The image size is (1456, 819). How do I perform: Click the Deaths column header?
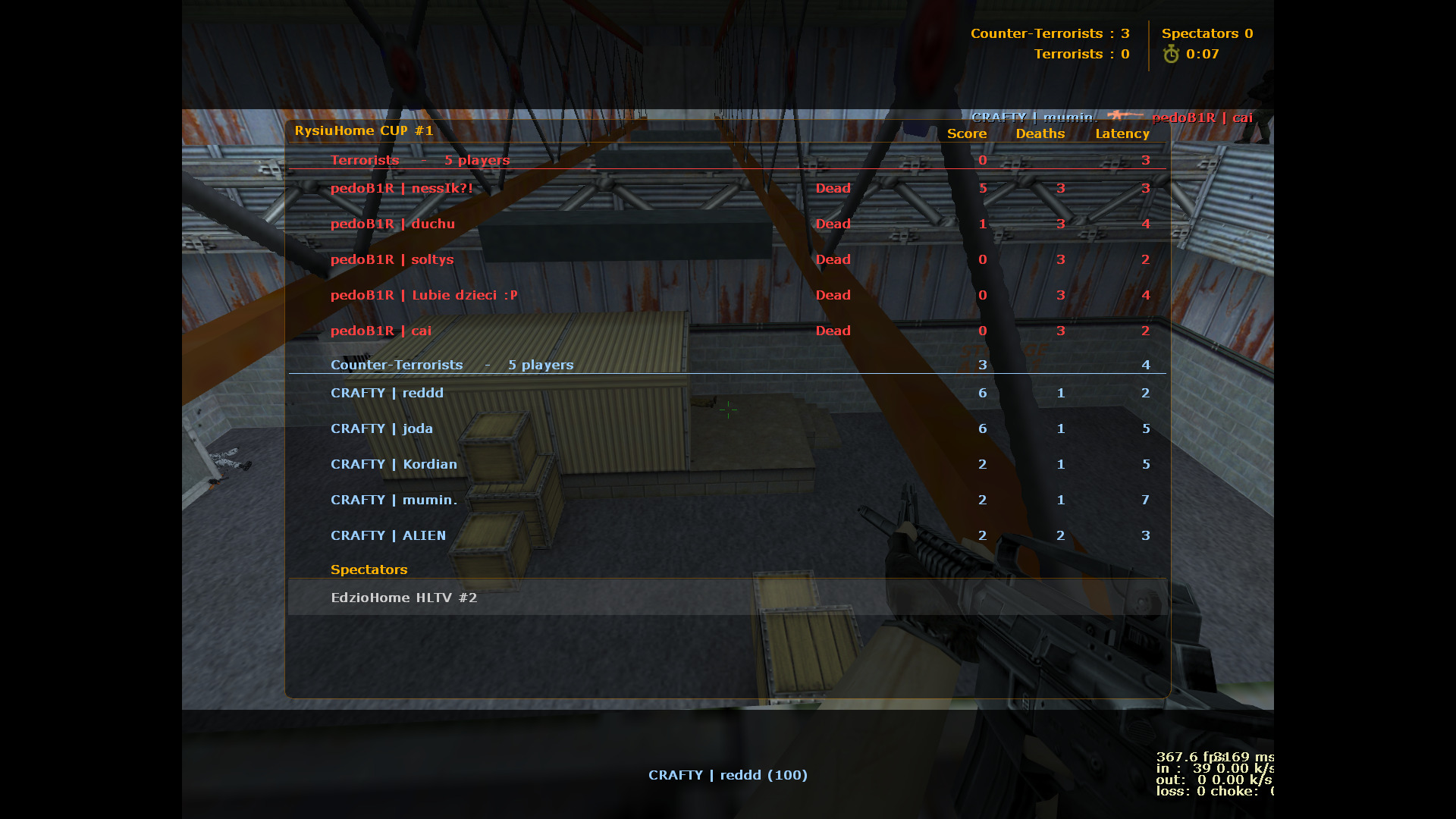[1040, 133]
